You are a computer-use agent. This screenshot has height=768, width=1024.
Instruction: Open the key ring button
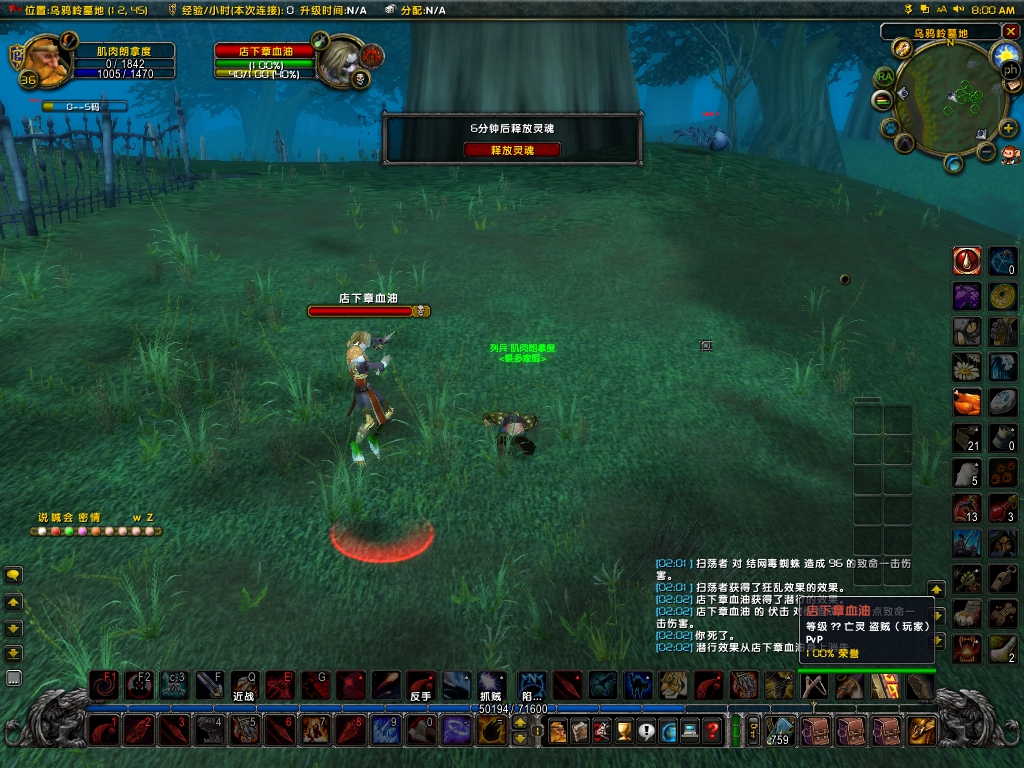point(754,730)
